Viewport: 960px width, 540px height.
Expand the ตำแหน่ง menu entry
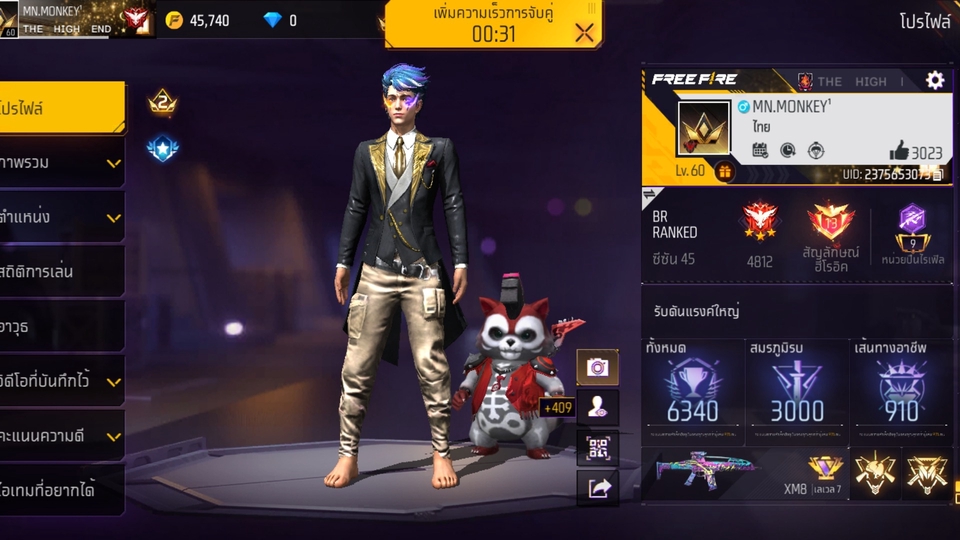(x=62, y=216)
